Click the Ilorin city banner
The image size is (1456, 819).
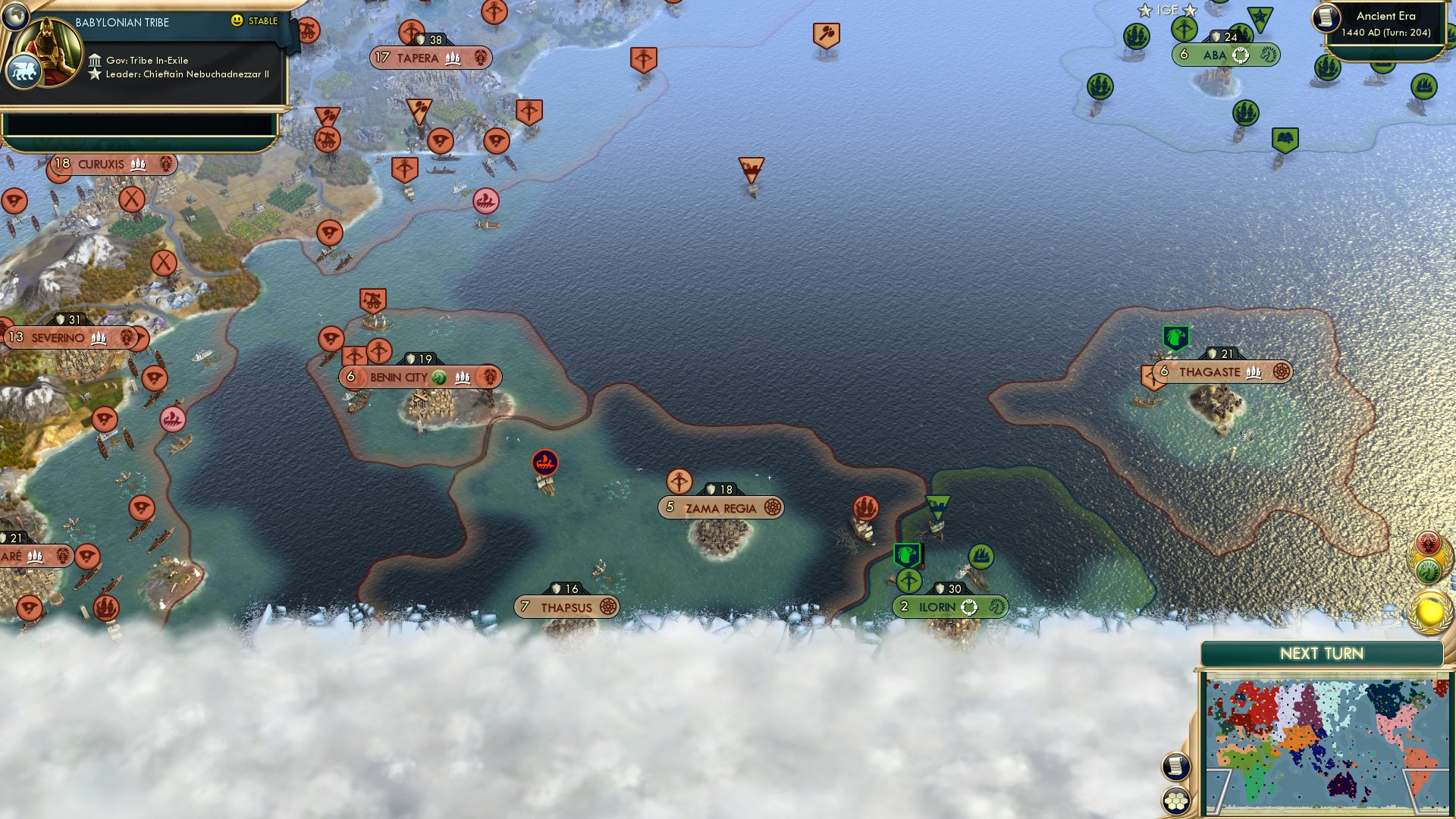pyautogui.click(x=948, y=607)
